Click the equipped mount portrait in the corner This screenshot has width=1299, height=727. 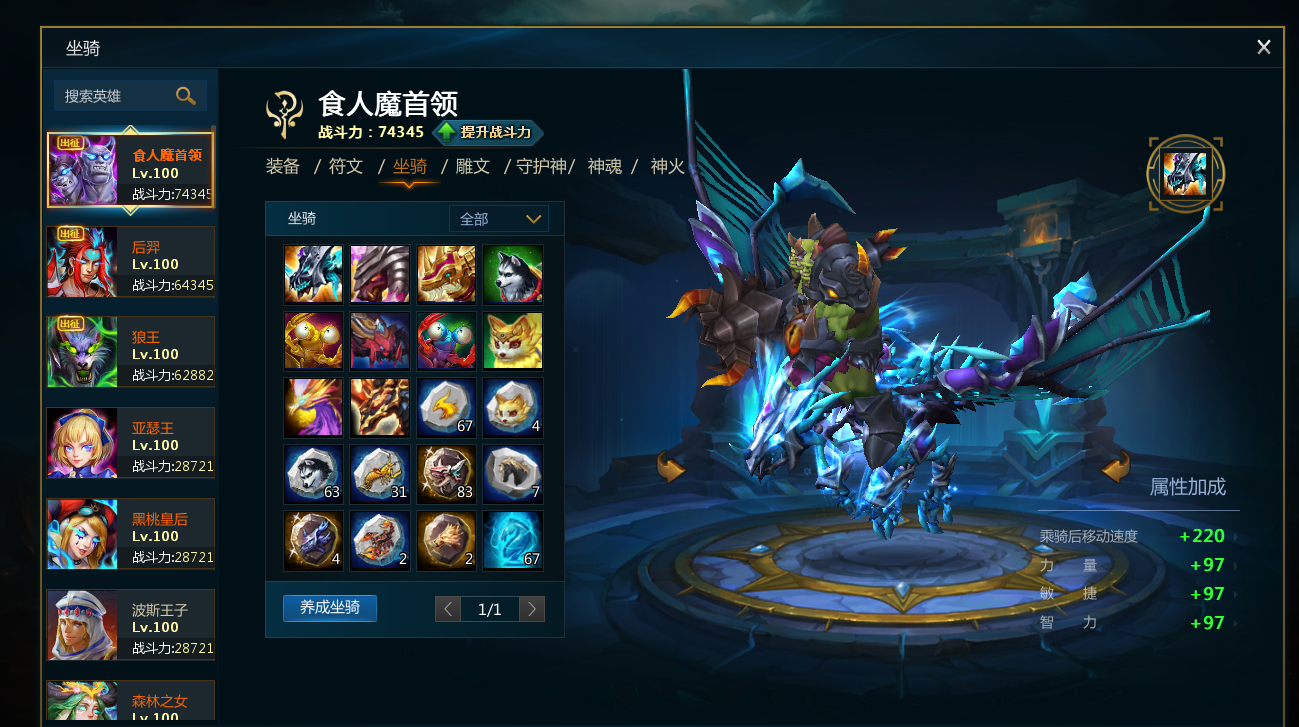tap(1186, 174)
